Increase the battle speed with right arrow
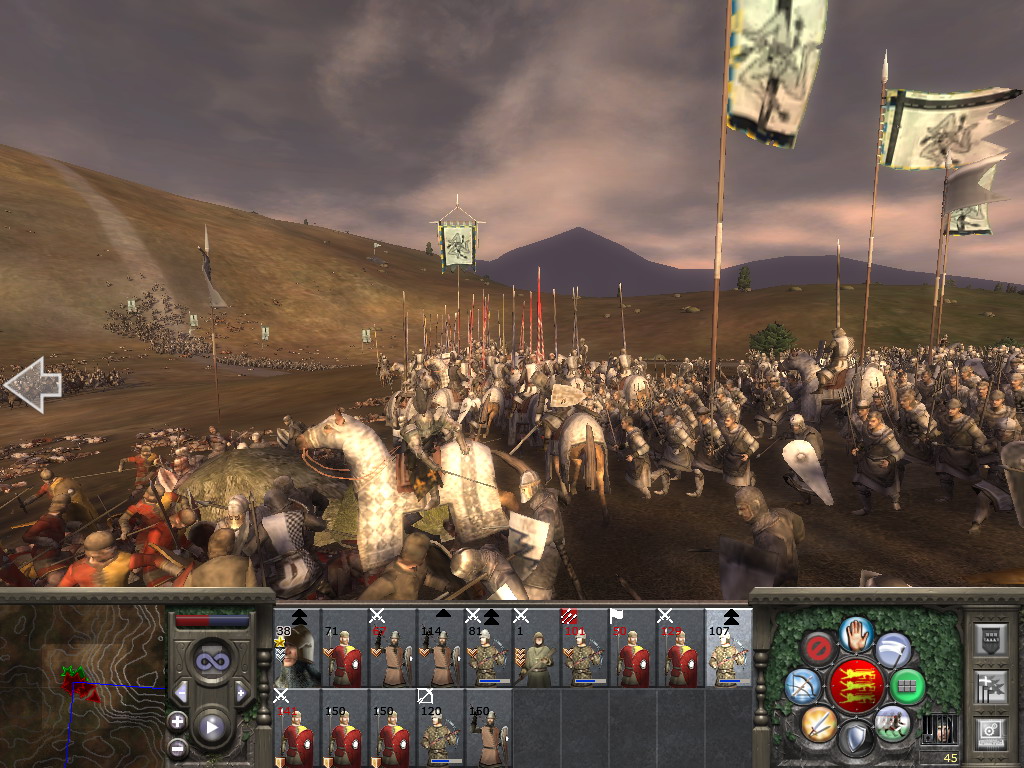Image resolution: width=1024 pixels, height=768 pixels. [241, 692]
